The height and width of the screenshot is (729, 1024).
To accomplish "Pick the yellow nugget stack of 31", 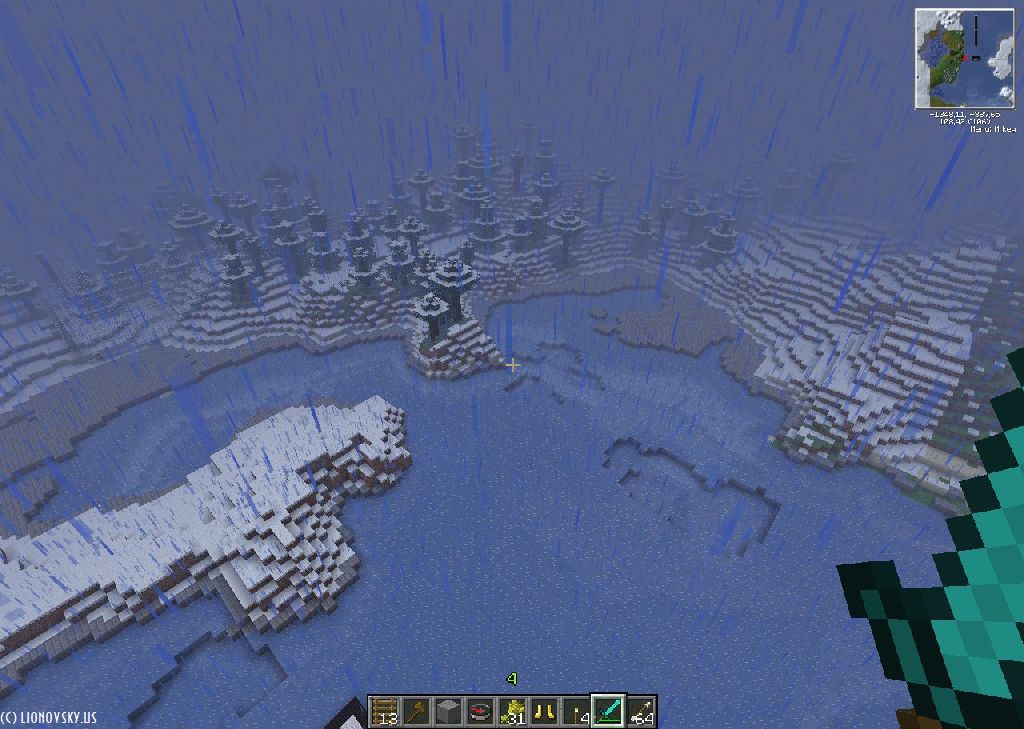I will point(513,711).
